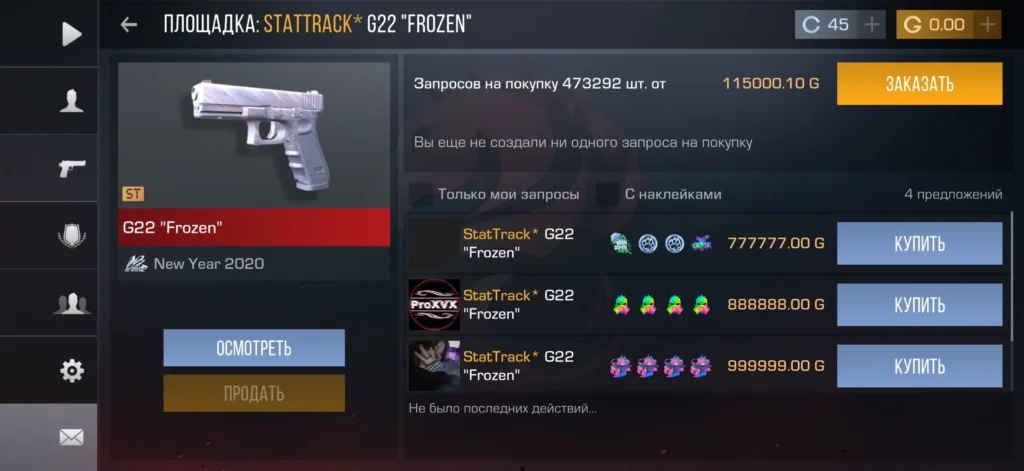The height and width of the screenshot is (471, 1024).
Task: Open the profile section in sidebar
Action: coord(71,101)
